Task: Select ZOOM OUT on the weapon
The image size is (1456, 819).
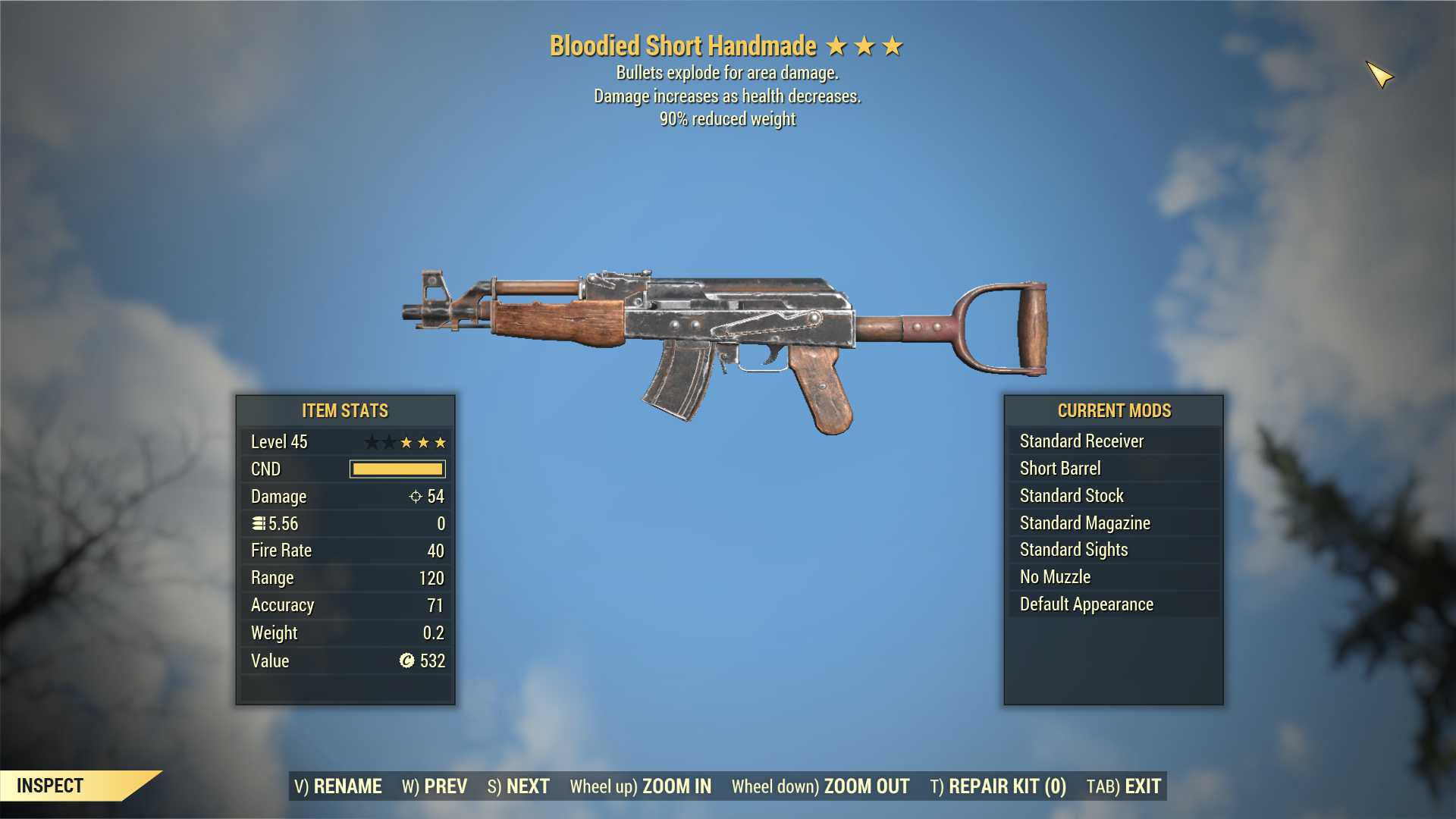Action: coord(821,786)
